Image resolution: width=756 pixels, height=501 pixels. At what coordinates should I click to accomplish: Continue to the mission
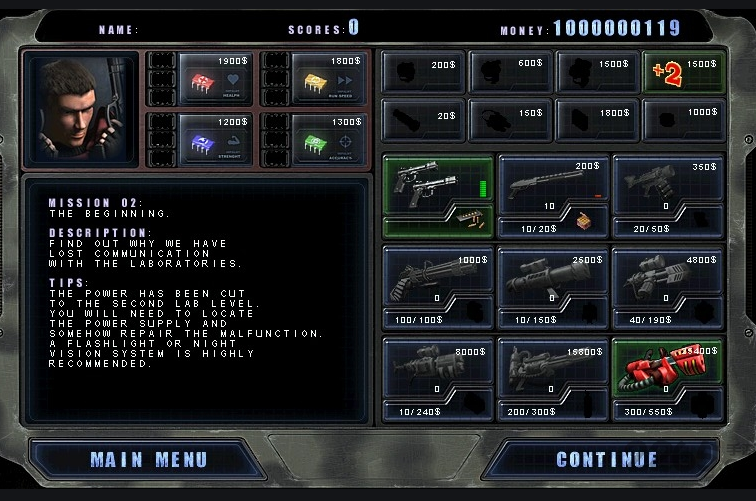[x=607, y=460]
